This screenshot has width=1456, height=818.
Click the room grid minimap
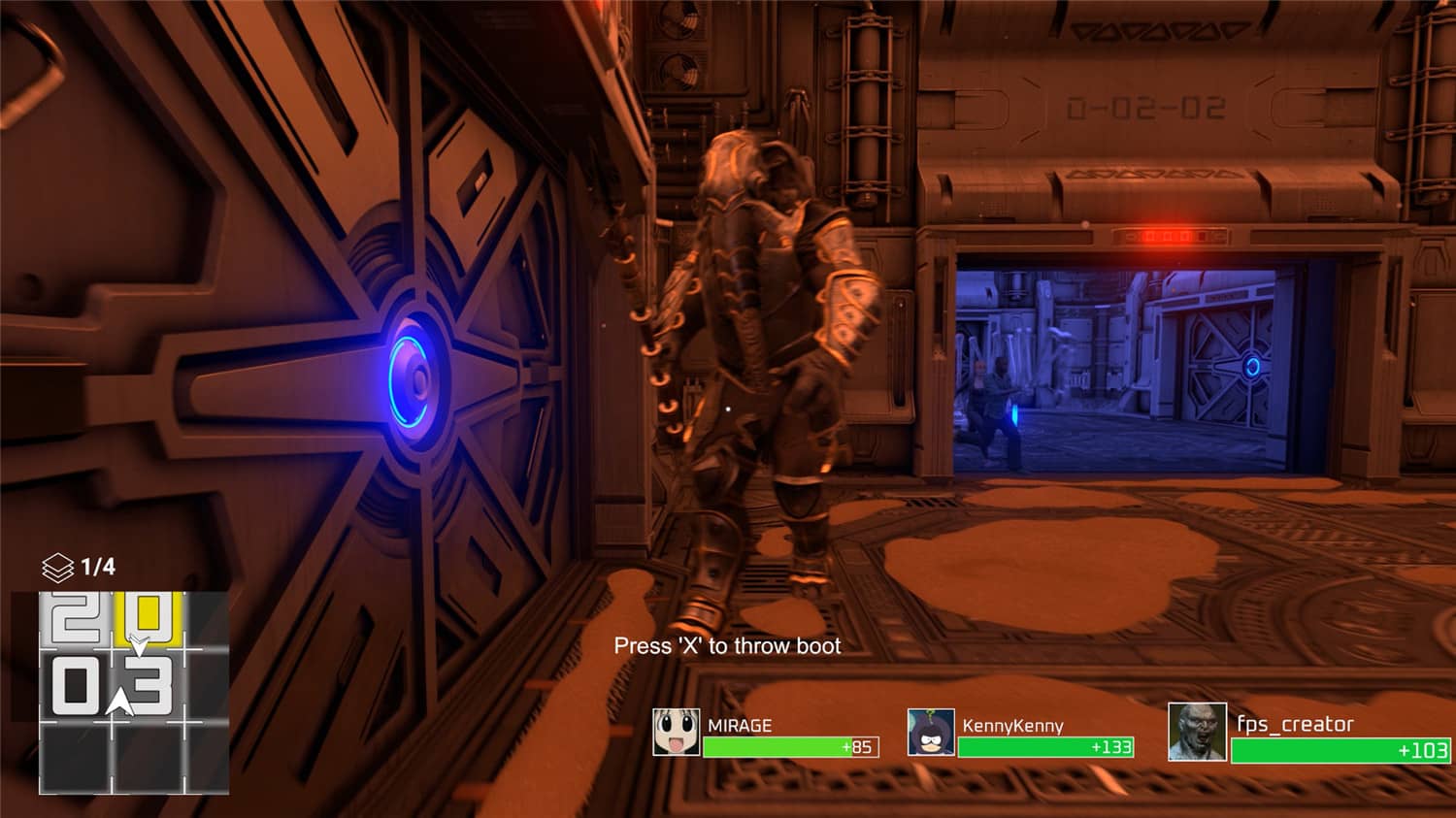point(134,692)
